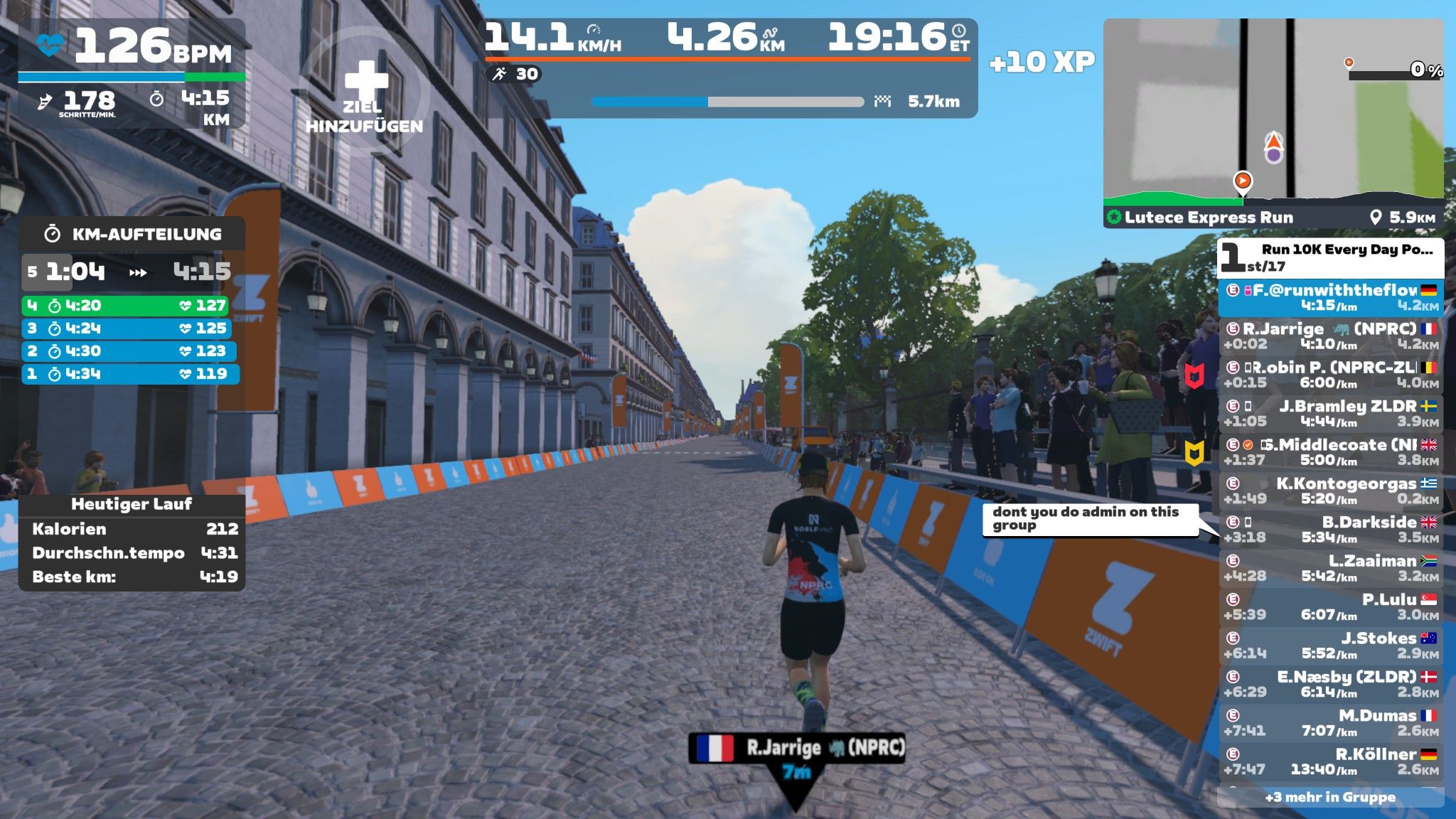Choose J.Bramley ZLDR from runner list
This screenshot has width=1456, height=819.
1331,413
